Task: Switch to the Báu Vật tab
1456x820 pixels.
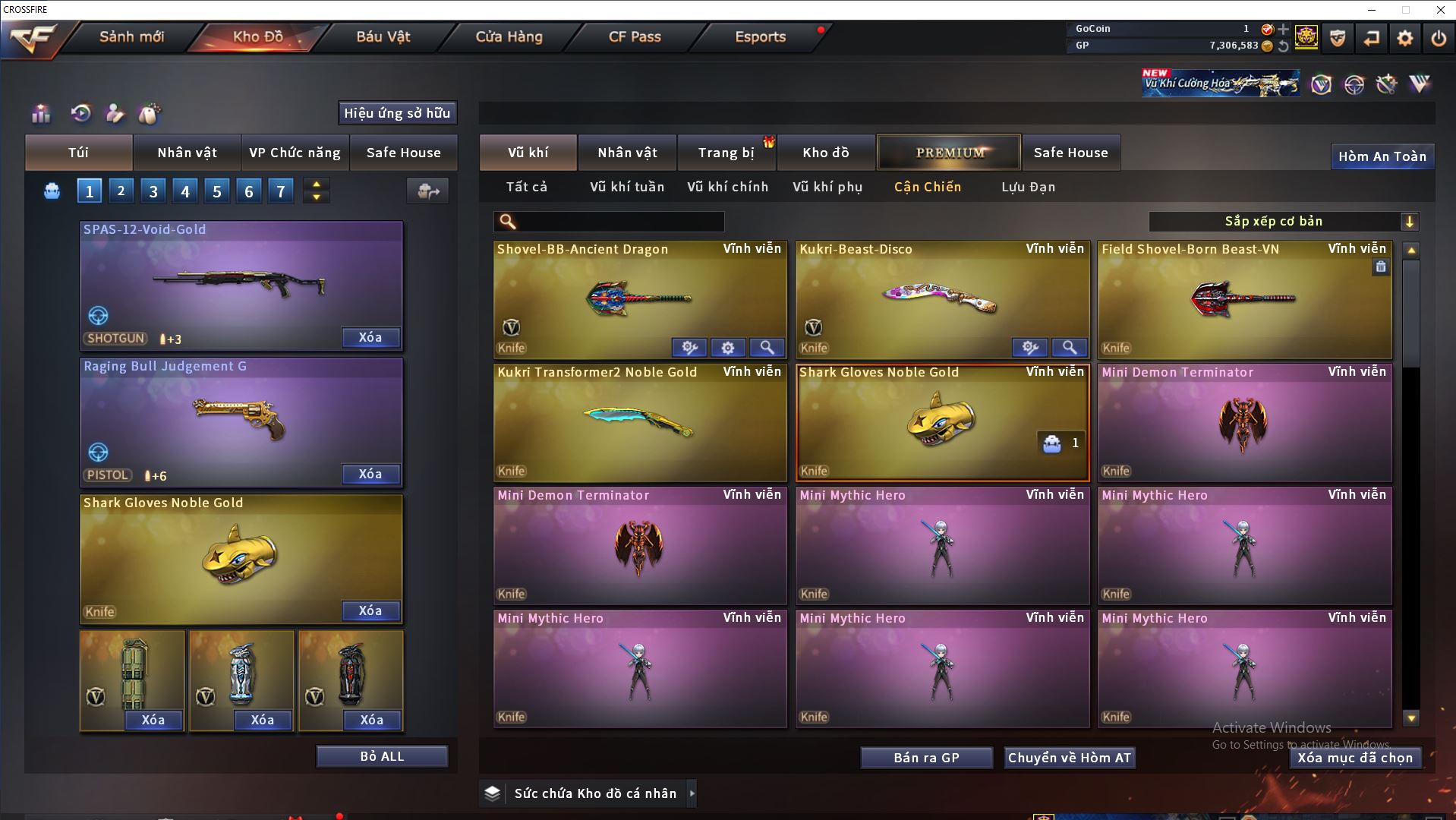Action: click(383, 36)
